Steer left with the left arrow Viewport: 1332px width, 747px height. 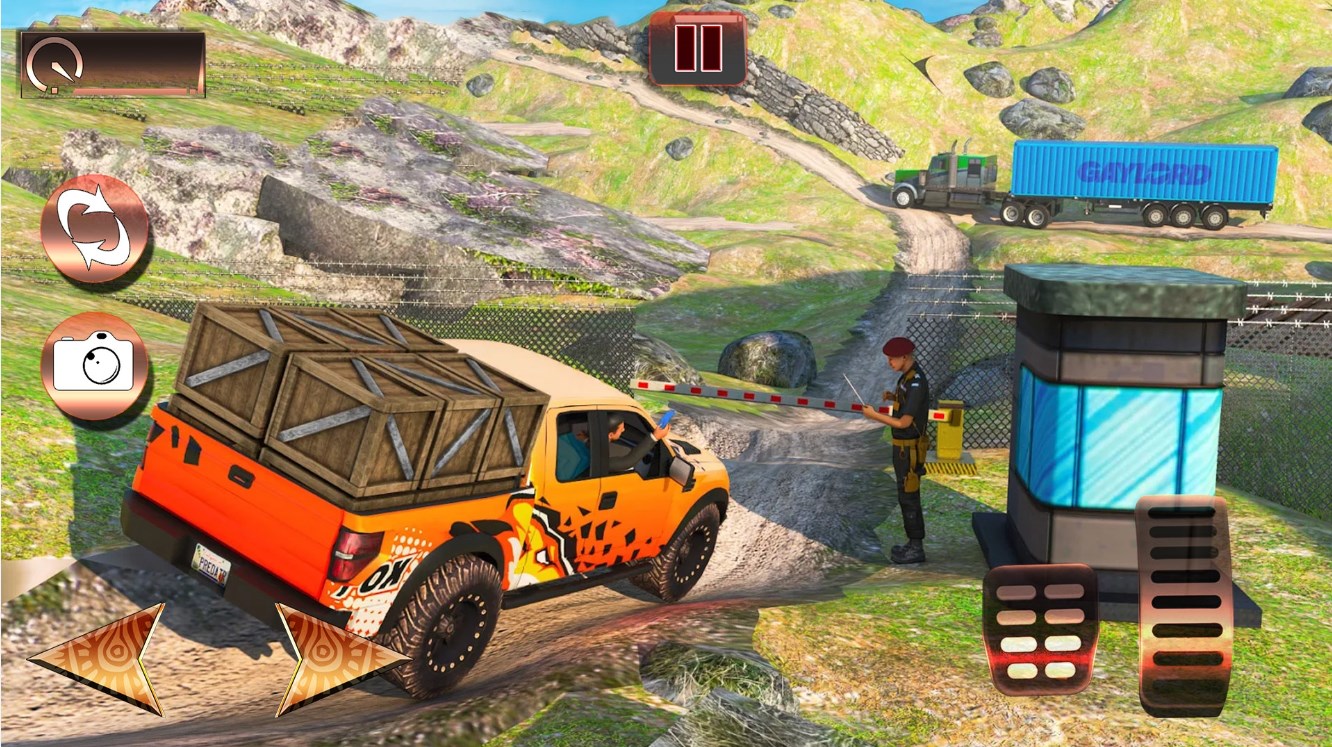click(x=102, y=658)
